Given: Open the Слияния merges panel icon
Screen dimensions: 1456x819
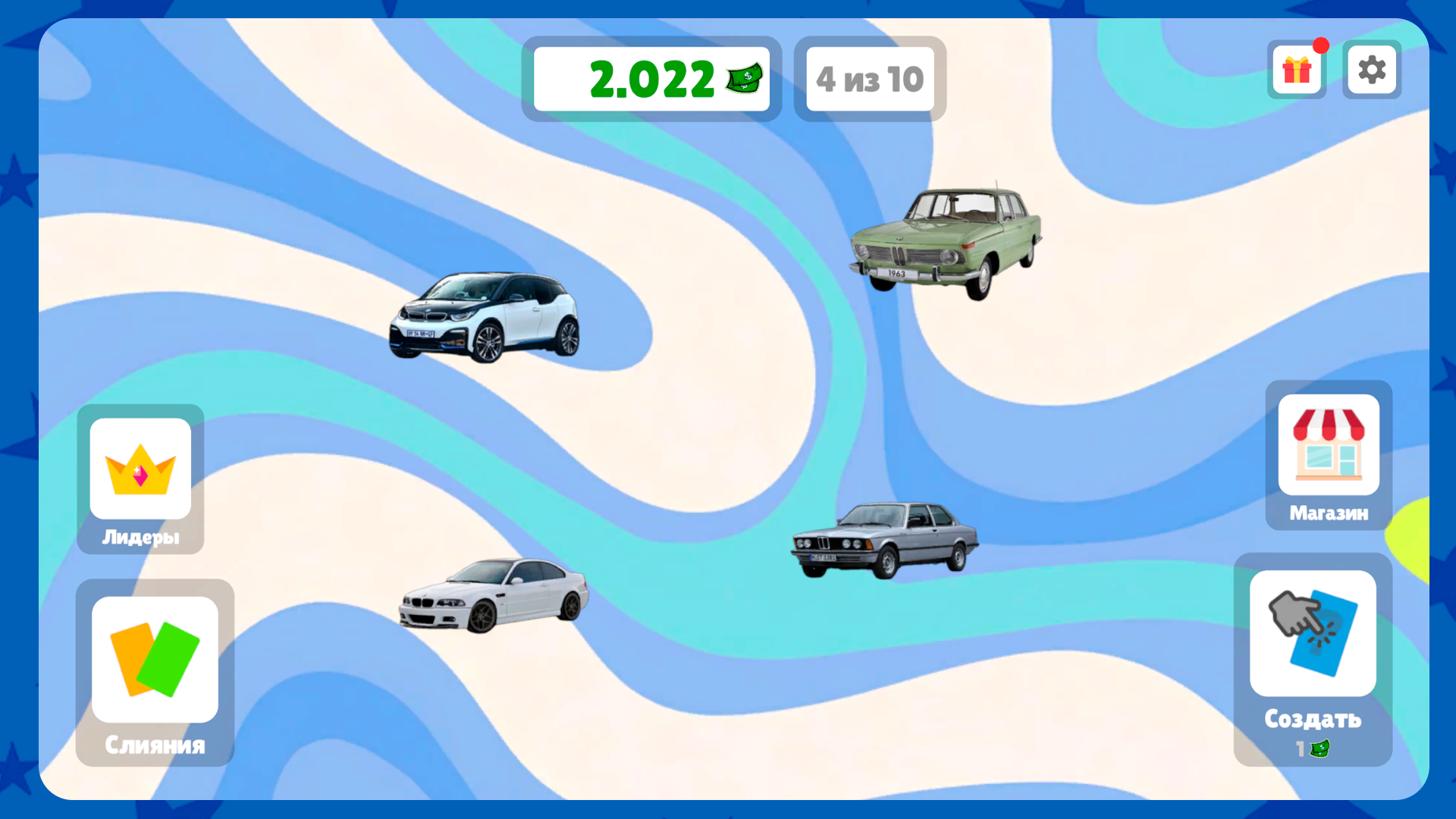Looking at the screenshot, I should (154, 660).
